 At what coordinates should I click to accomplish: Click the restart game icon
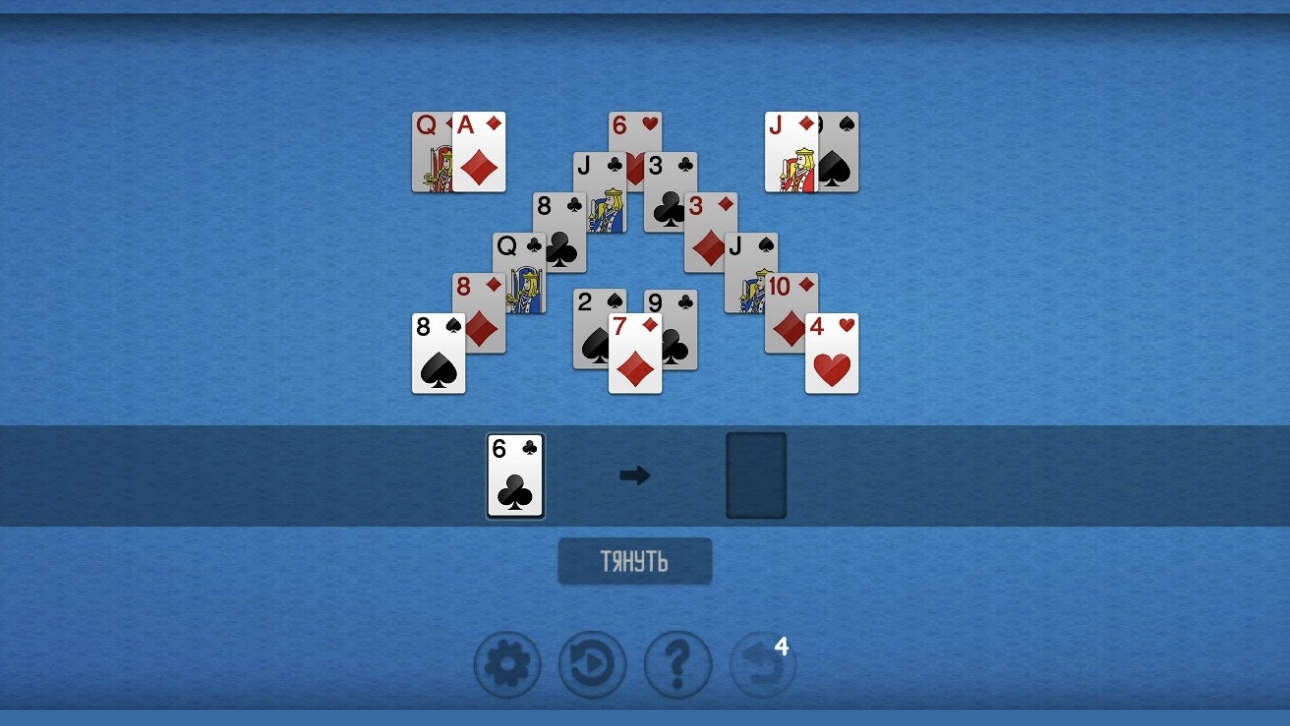592,663
